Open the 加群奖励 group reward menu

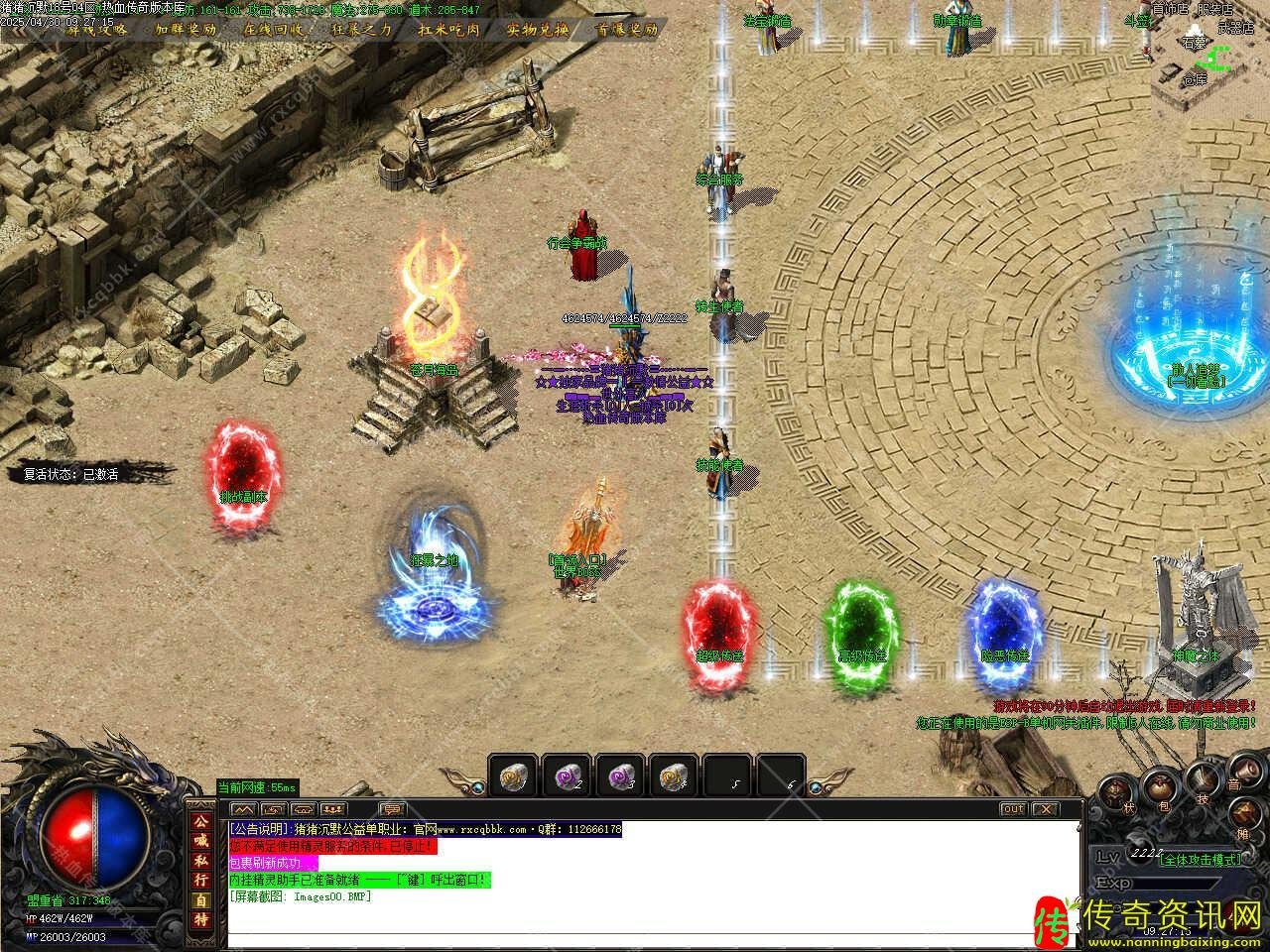pyautogui.click(x=186, y=29)
